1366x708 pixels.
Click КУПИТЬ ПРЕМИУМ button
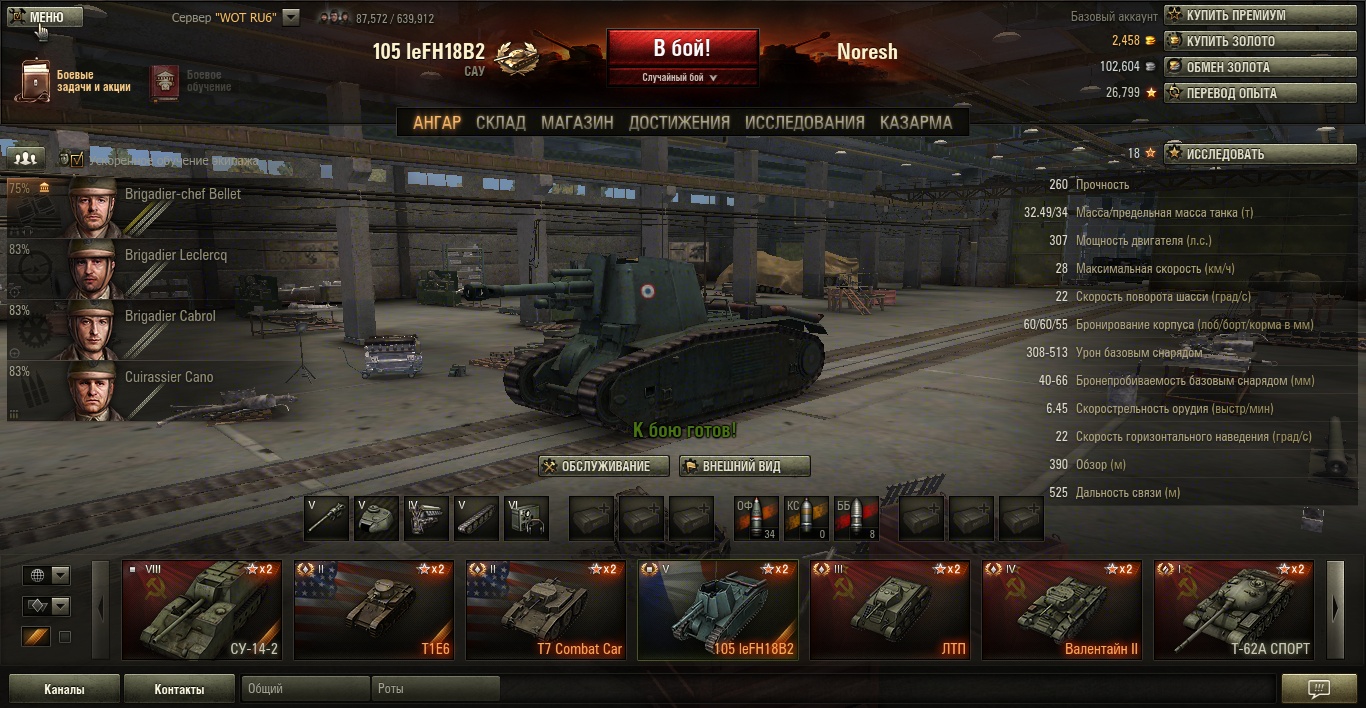tap(1260, 15)
